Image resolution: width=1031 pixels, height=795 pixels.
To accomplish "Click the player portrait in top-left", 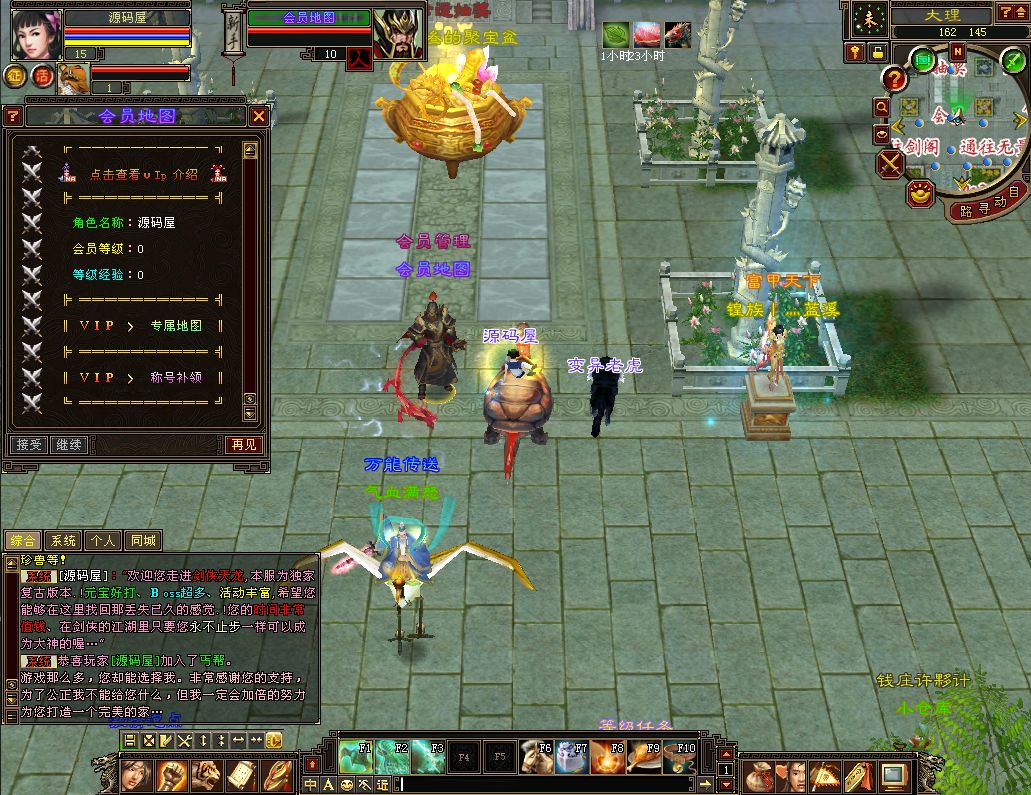I will pos(36,34).
